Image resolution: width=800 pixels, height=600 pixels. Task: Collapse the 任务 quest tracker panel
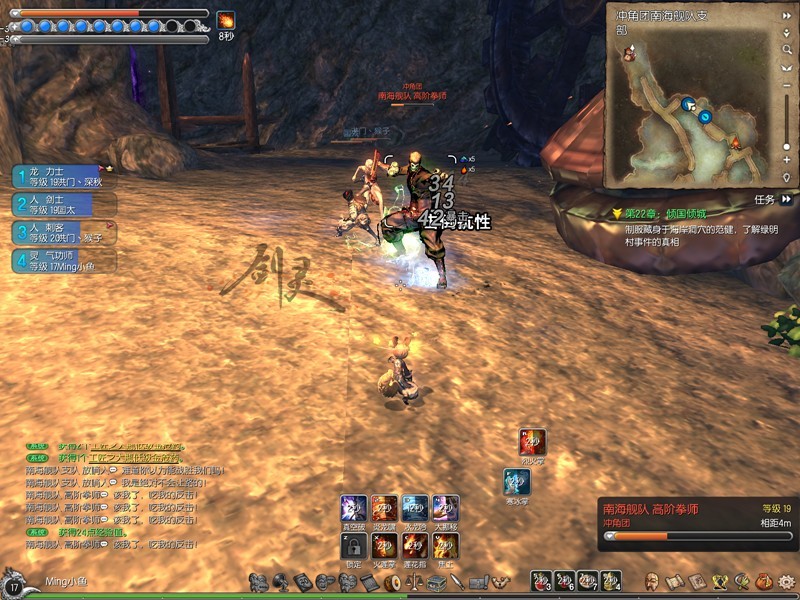787,199
